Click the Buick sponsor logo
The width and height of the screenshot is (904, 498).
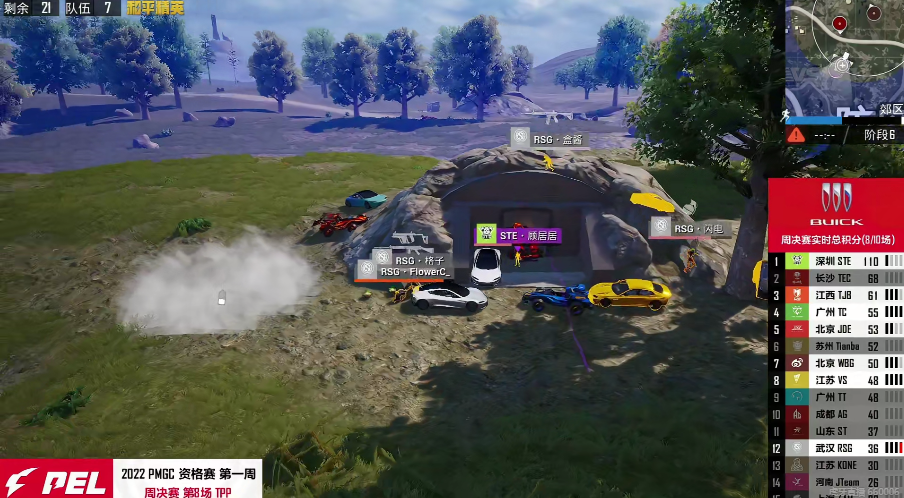(835, 203)
